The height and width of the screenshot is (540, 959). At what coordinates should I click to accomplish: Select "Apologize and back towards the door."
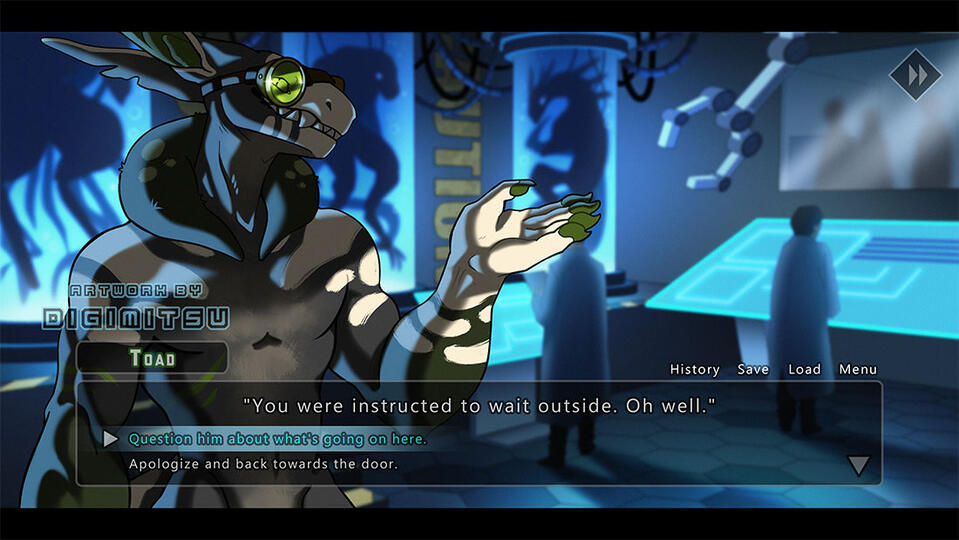(x=263, y=464)
